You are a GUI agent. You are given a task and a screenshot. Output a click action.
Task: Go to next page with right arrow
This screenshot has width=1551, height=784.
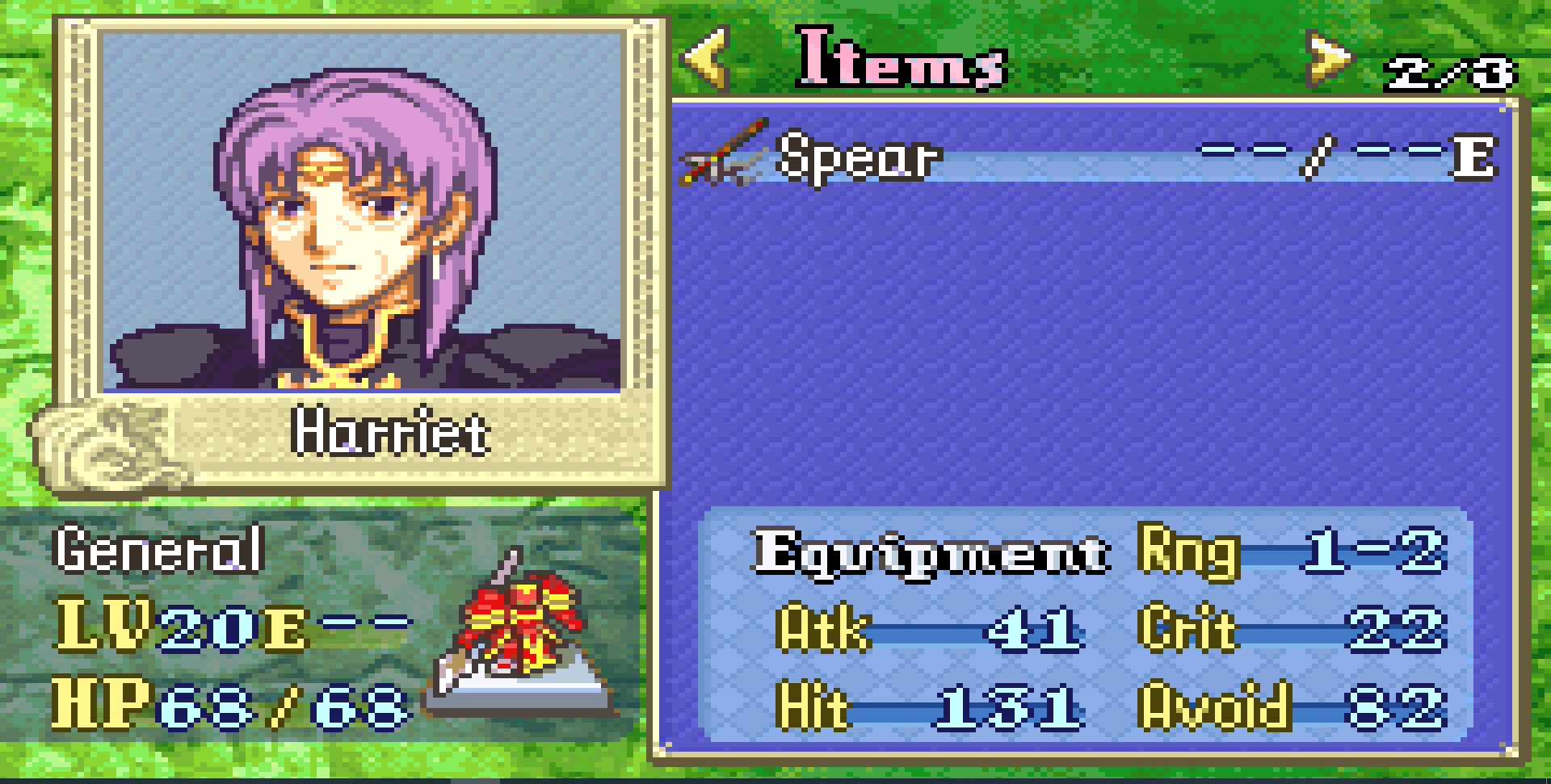coord(1327,58)
